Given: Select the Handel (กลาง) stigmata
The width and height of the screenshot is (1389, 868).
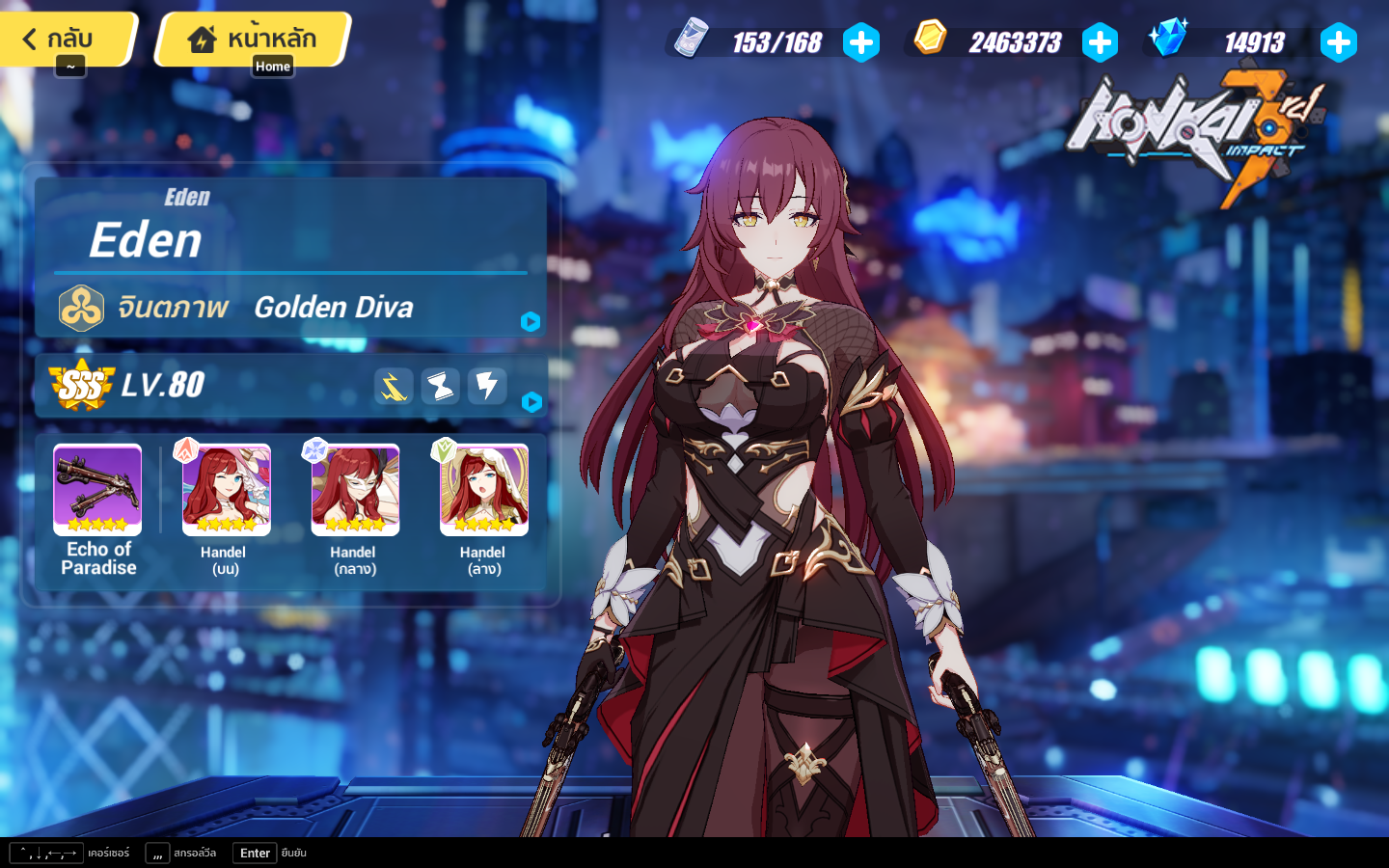Looking at the screenshot, I should [354, 488].
